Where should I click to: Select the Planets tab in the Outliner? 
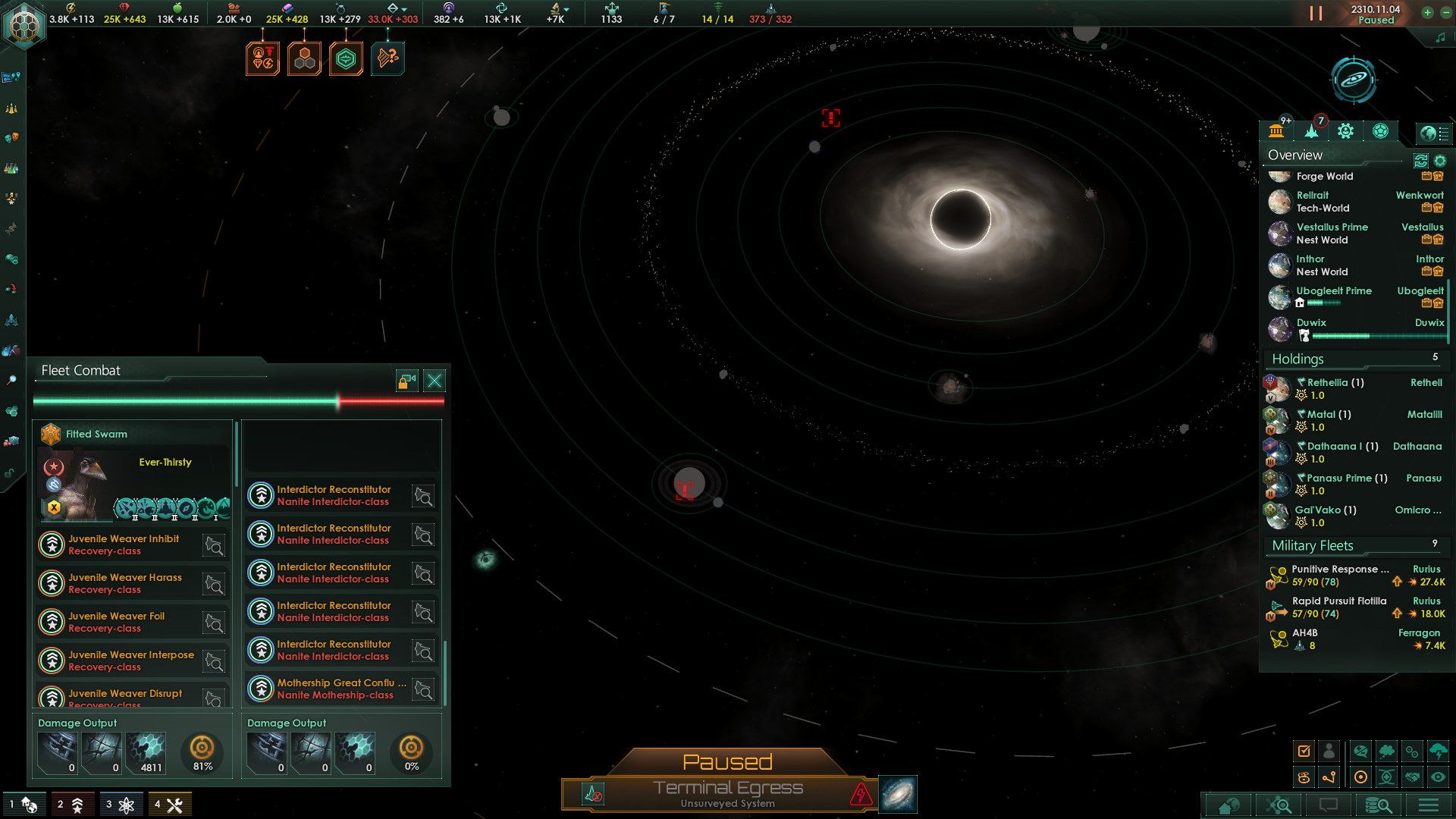point(1276,130)
